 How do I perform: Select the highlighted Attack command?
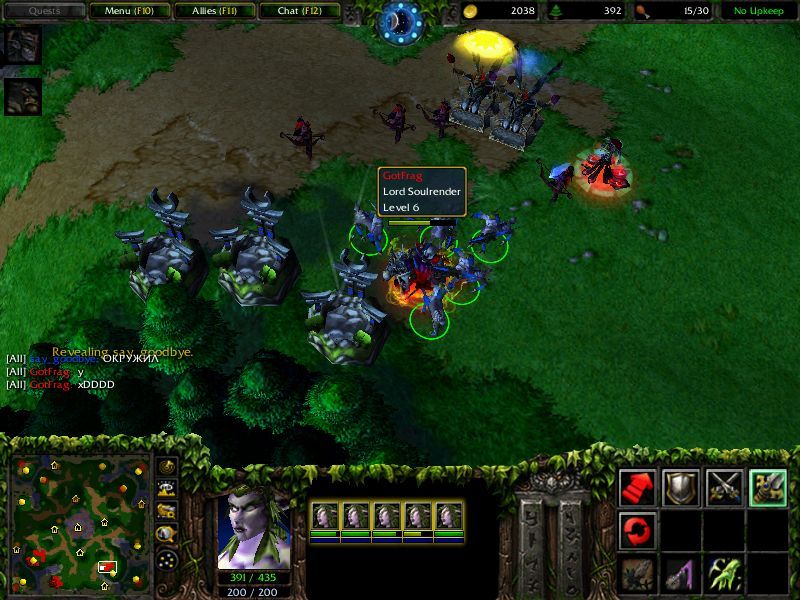pos(768,487)
